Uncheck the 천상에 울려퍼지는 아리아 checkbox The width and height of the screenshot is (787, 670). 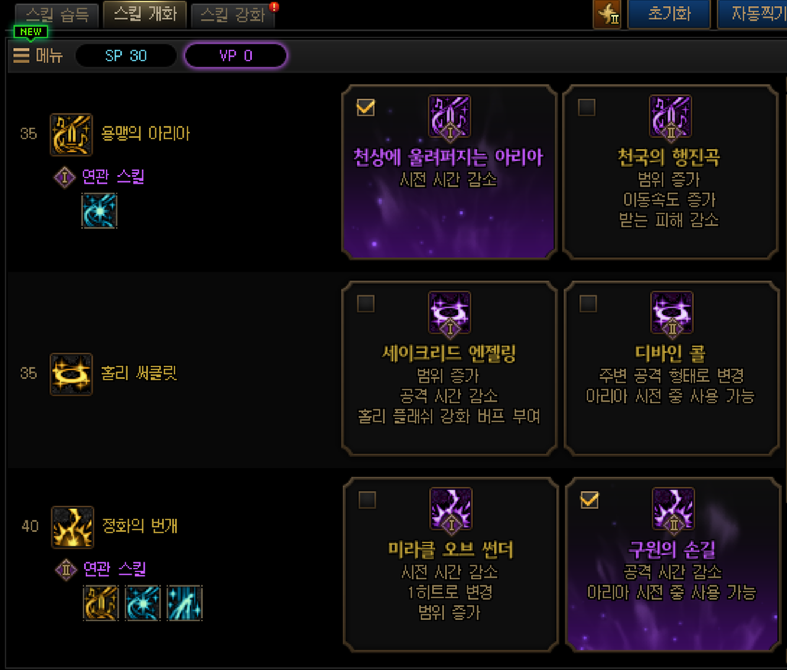[365, 107]
